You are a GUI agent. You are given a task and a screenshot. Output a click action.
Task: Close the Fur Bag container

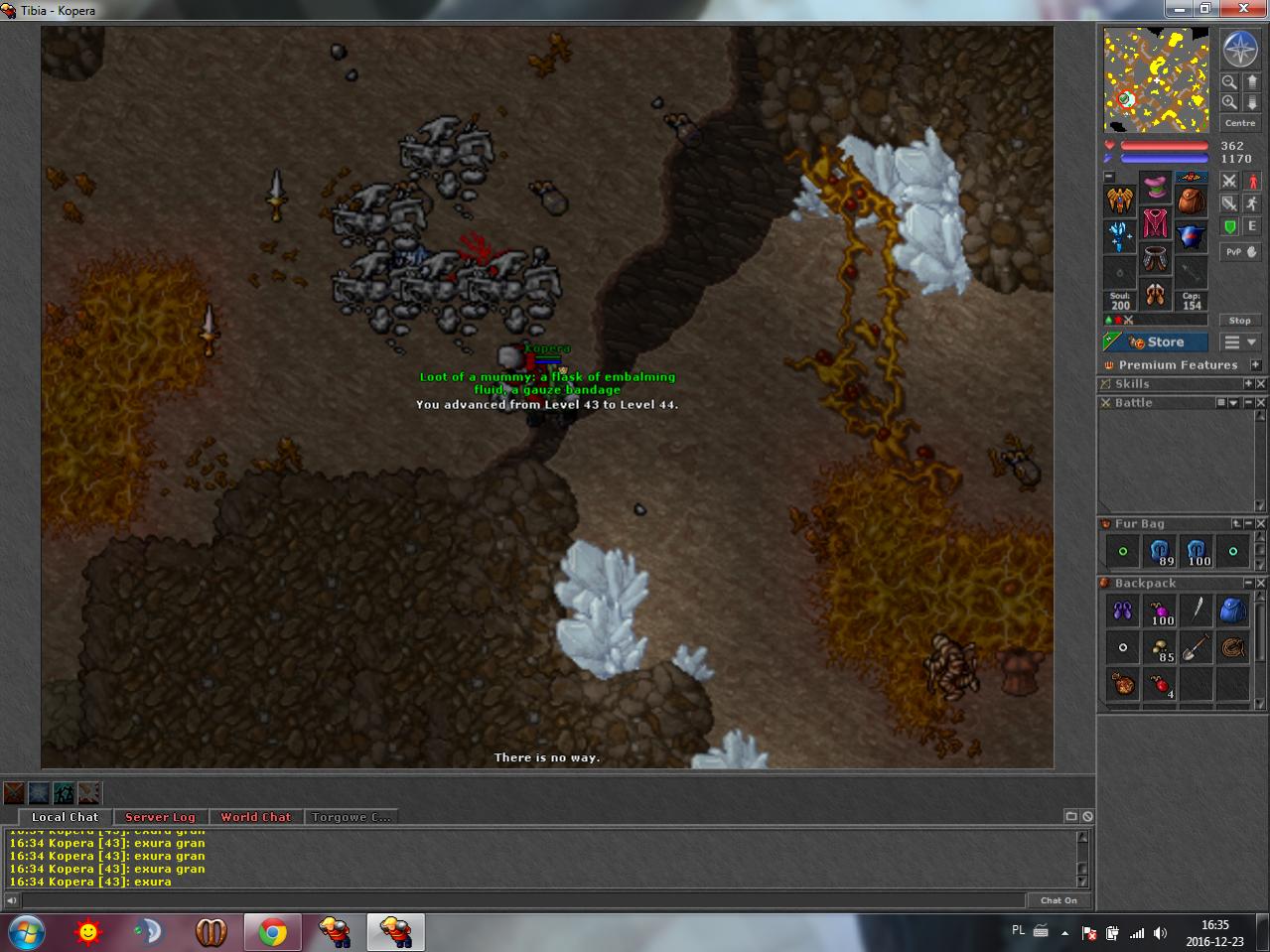point(1261,524)
